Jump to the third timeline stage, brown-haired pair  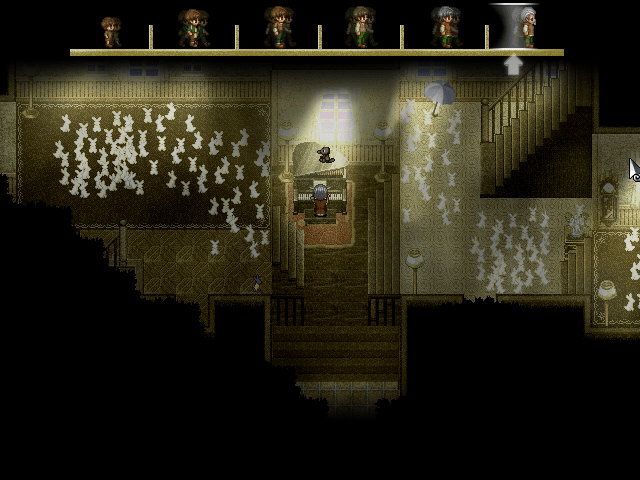pyautogui.click(x=278, y=28)
